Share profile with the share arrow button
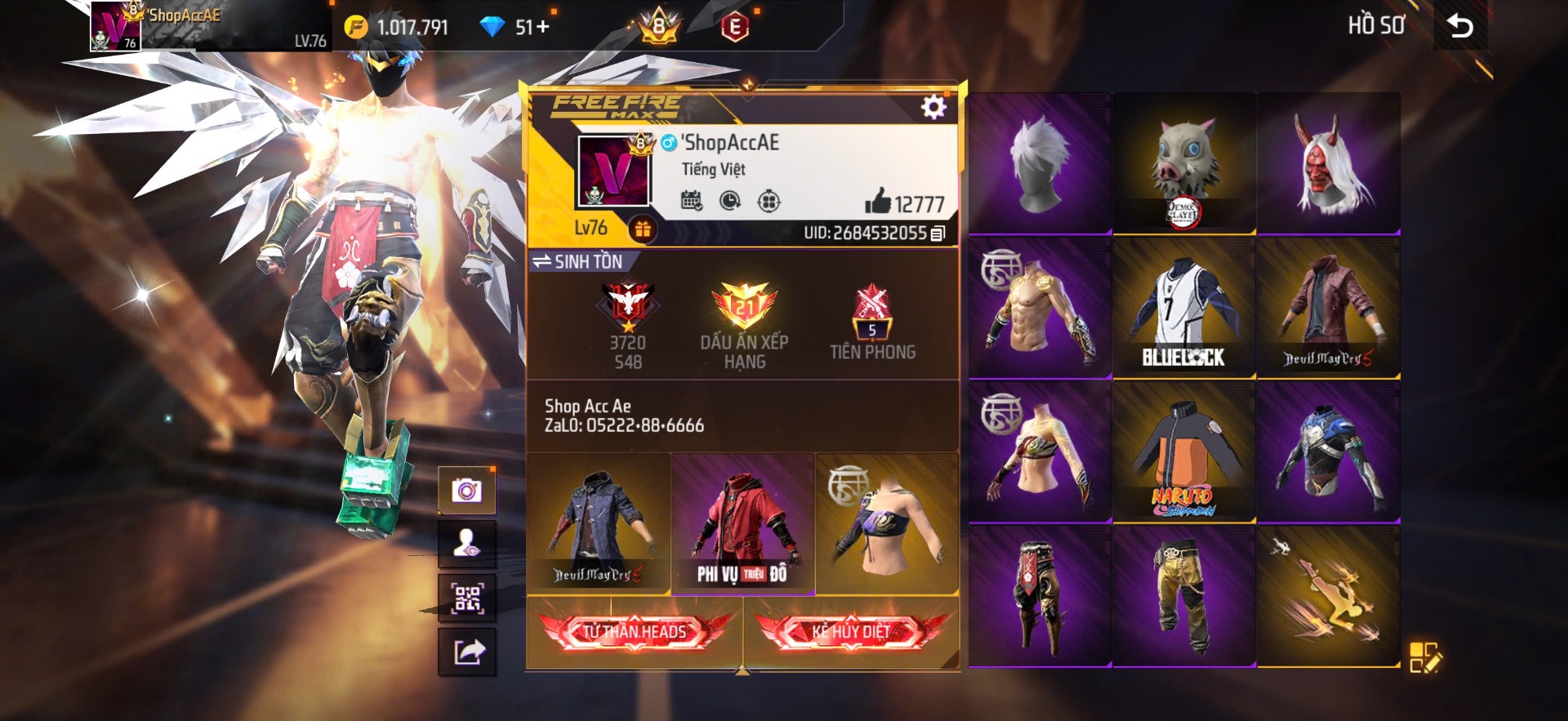 [467, 652]
